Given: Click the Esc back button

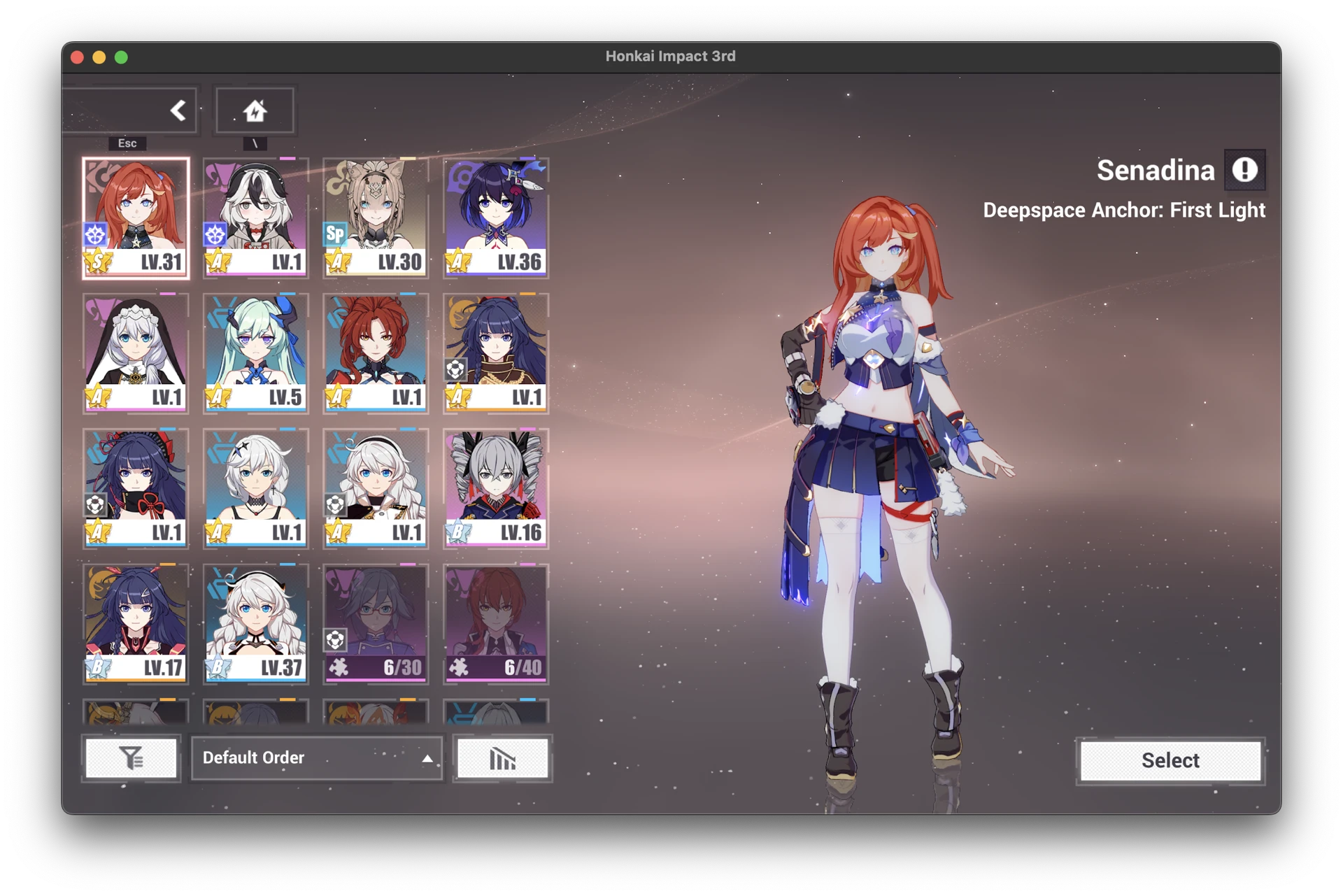Looking at the screenshot, I should (x=177, y=111).
